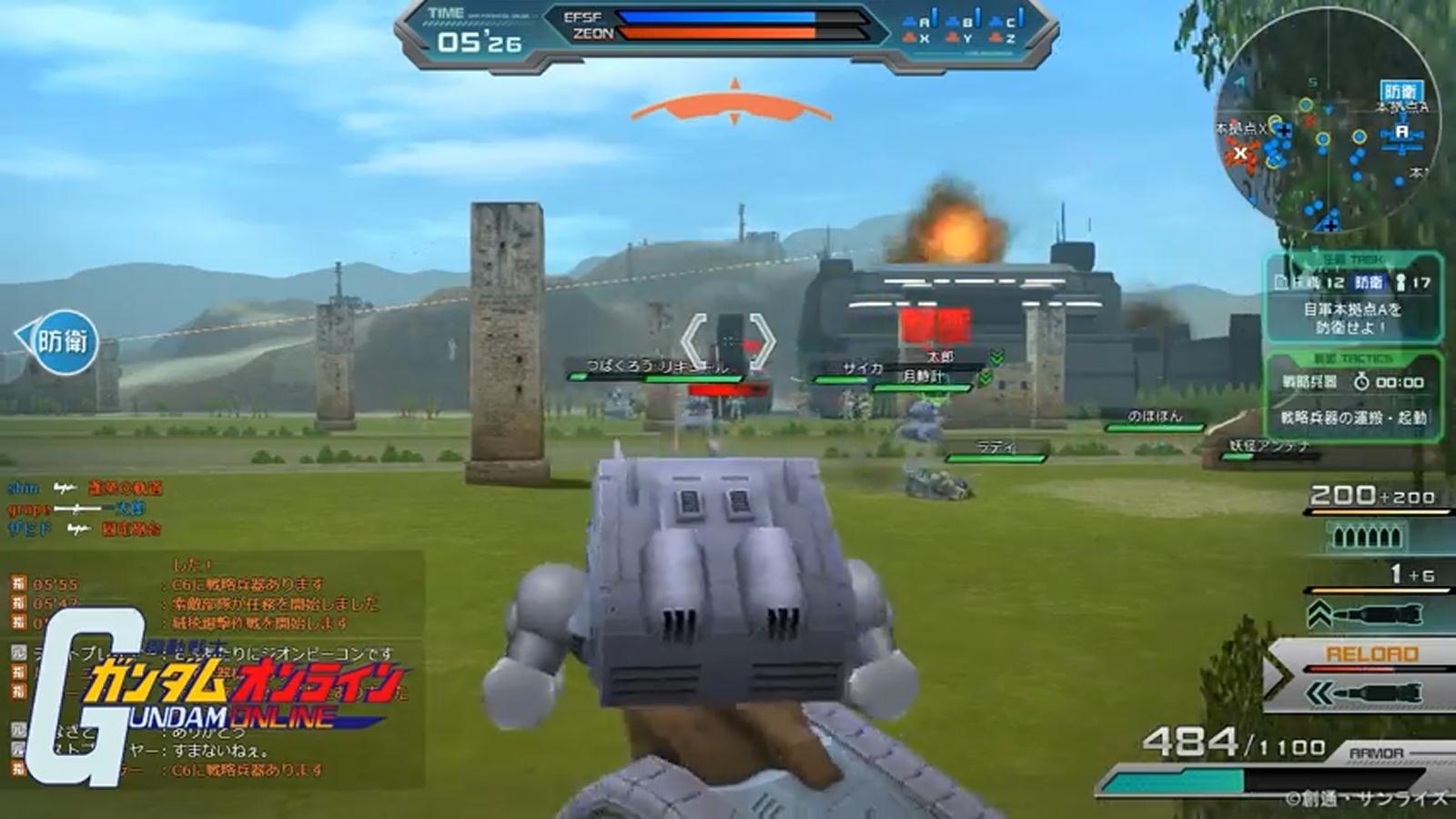Open the TACTICS panel header
This screenshot has height=819, width=1456.
1356,358
